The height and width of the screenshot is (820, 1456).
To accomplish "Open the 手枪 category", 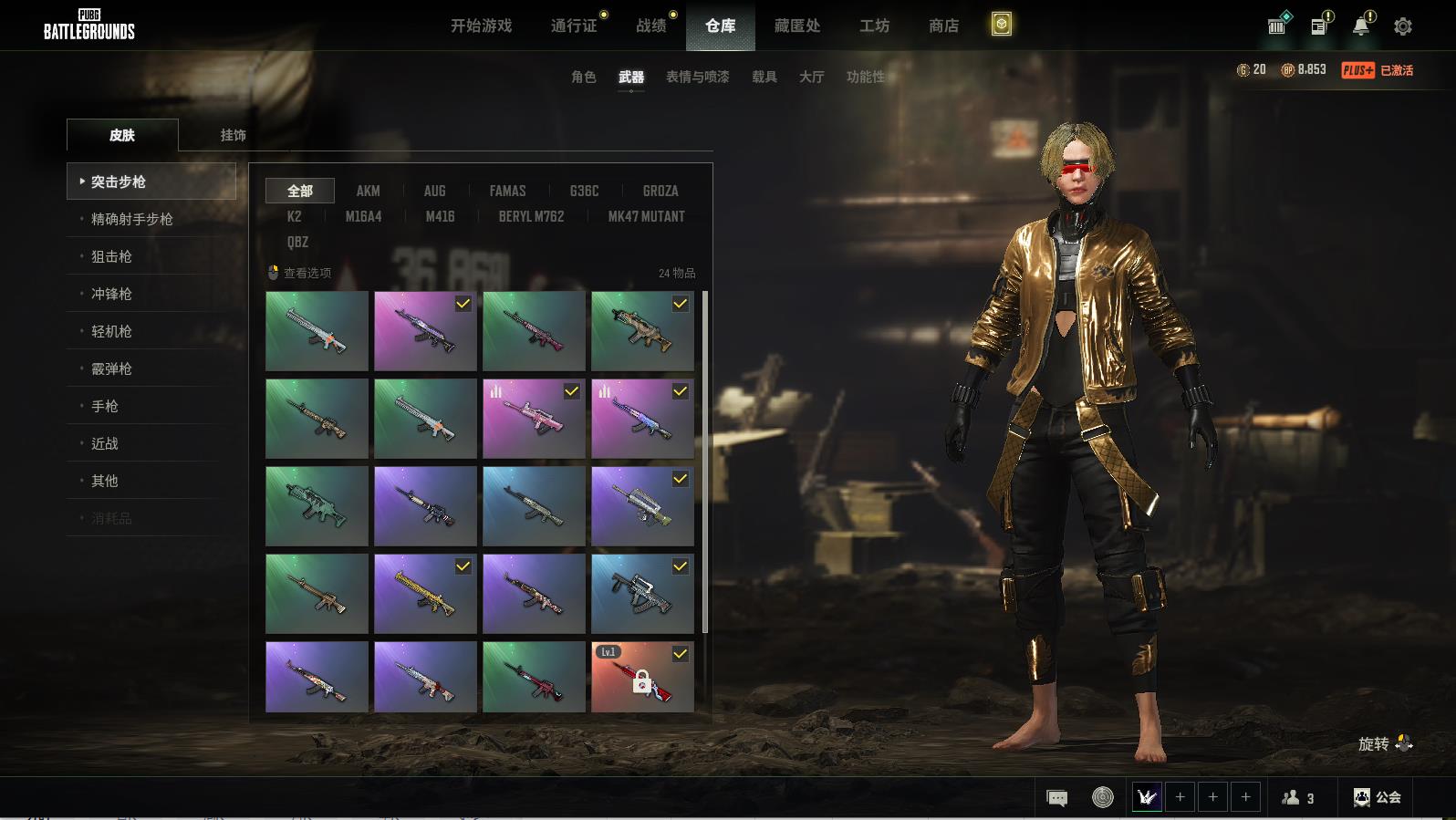I will pyautogui.click(x=105, y=406).
